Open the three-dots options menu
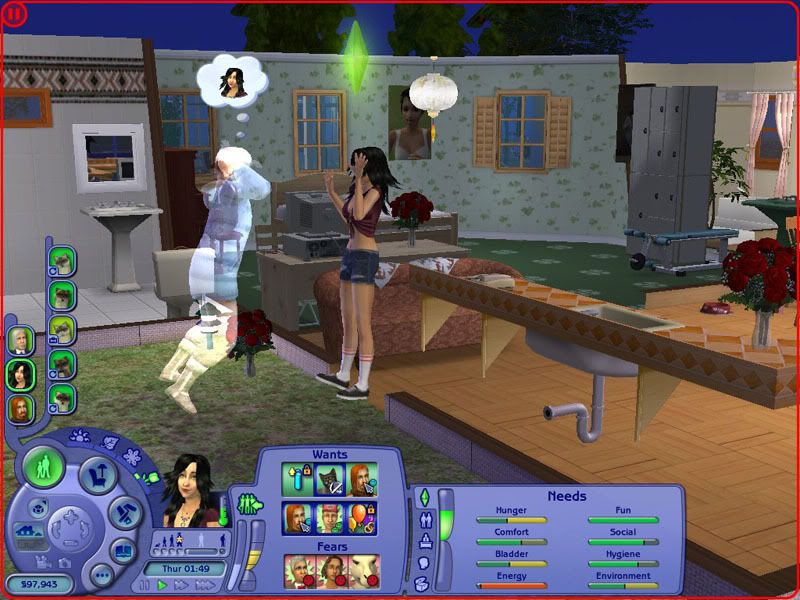The image size is (800, 600). pos(100,575)
